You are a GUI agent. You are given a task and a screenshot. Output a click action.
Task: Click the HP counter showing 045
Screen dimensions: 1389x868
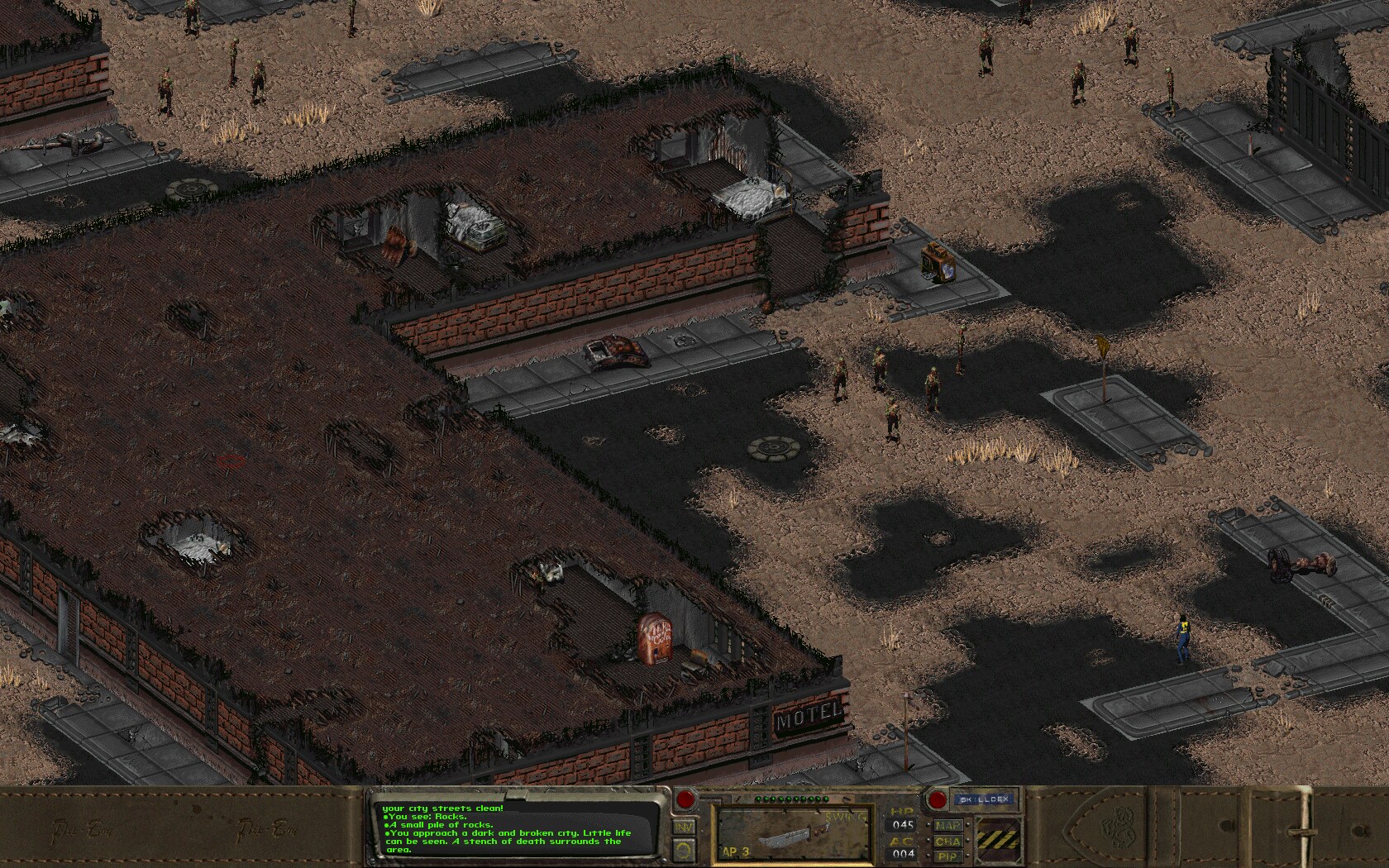[x=902, y=823]
